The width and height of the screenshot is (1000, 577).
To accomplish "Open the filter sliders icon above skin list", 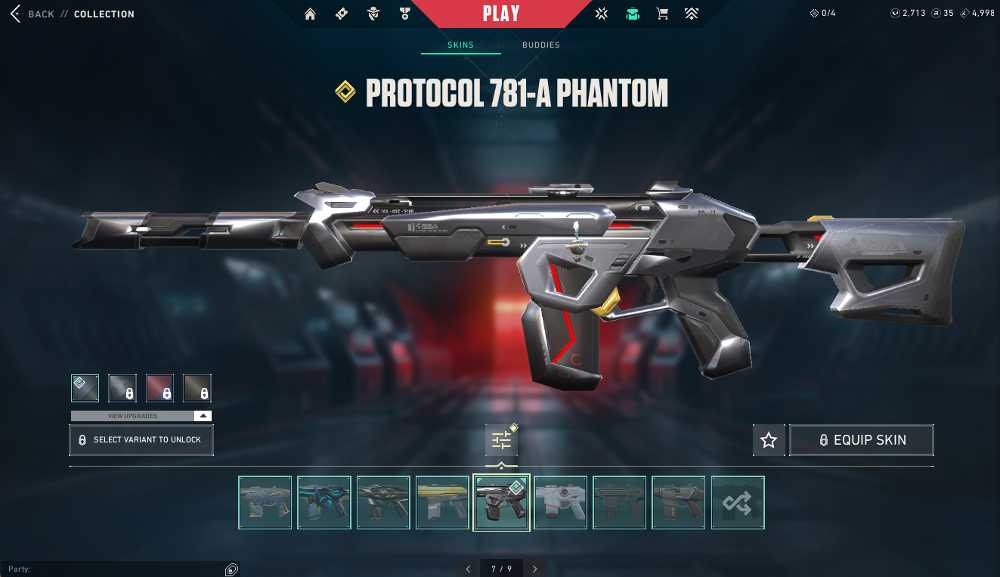I will [x=501, y=440].
